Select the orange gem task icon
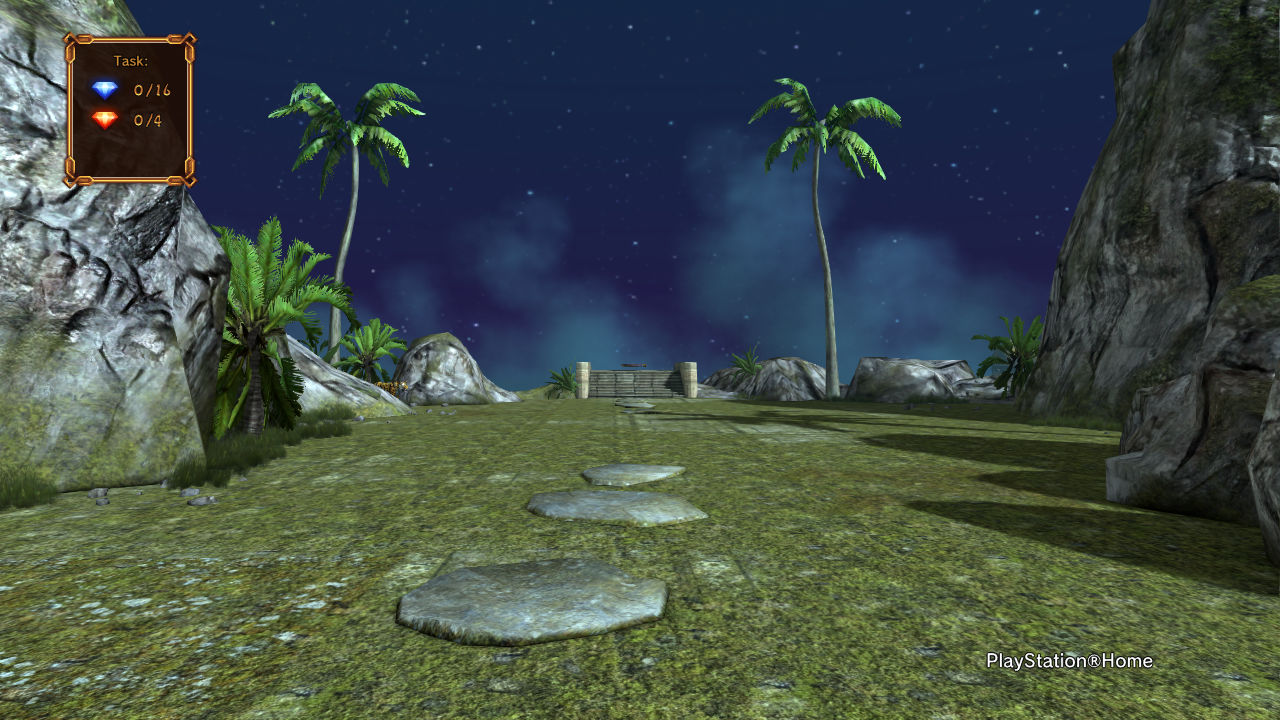Viewport: 1280px width, 720px height. 105,120
